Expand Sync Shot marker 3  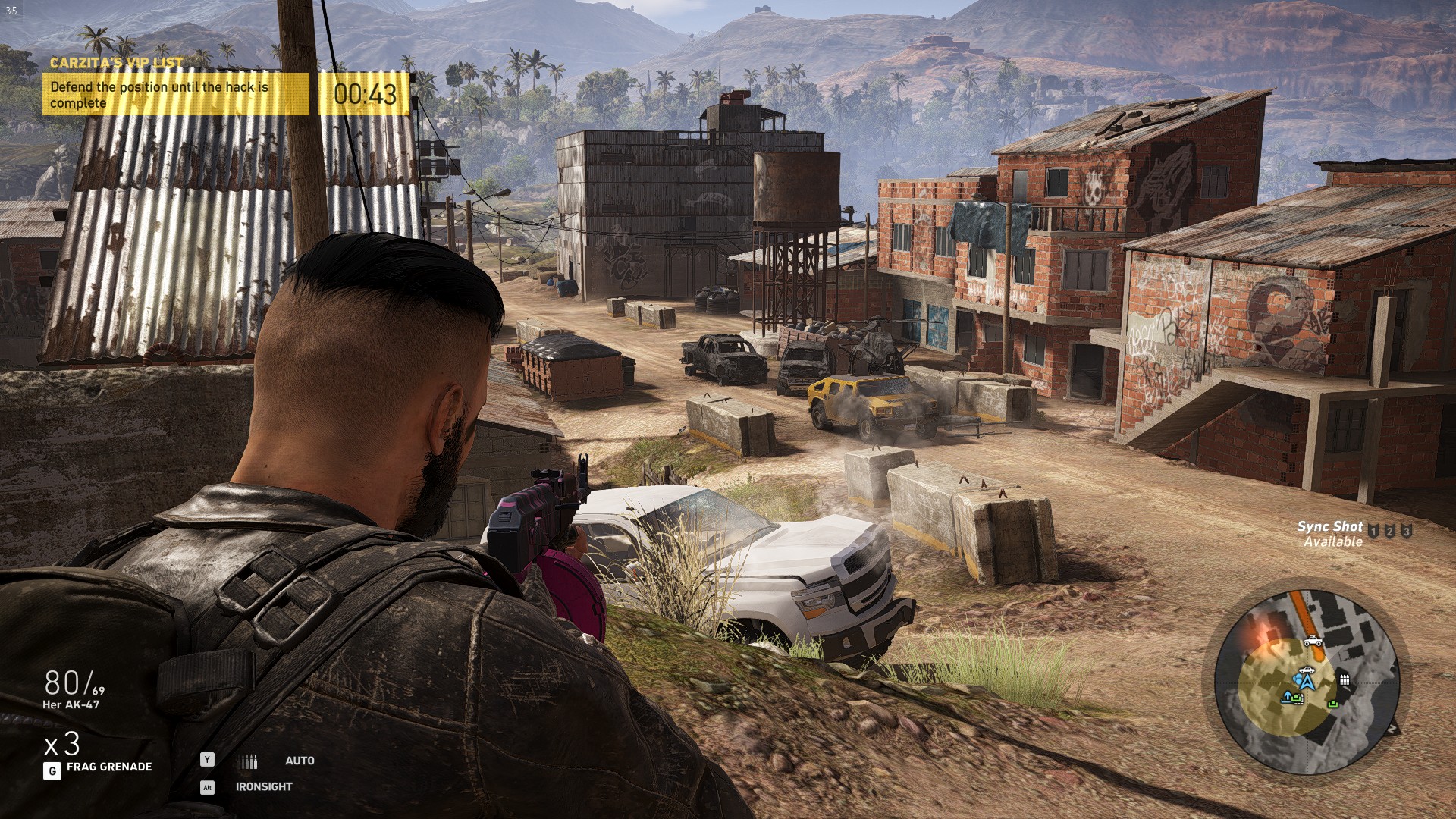pyautogui.click(x=1406, y=531)
